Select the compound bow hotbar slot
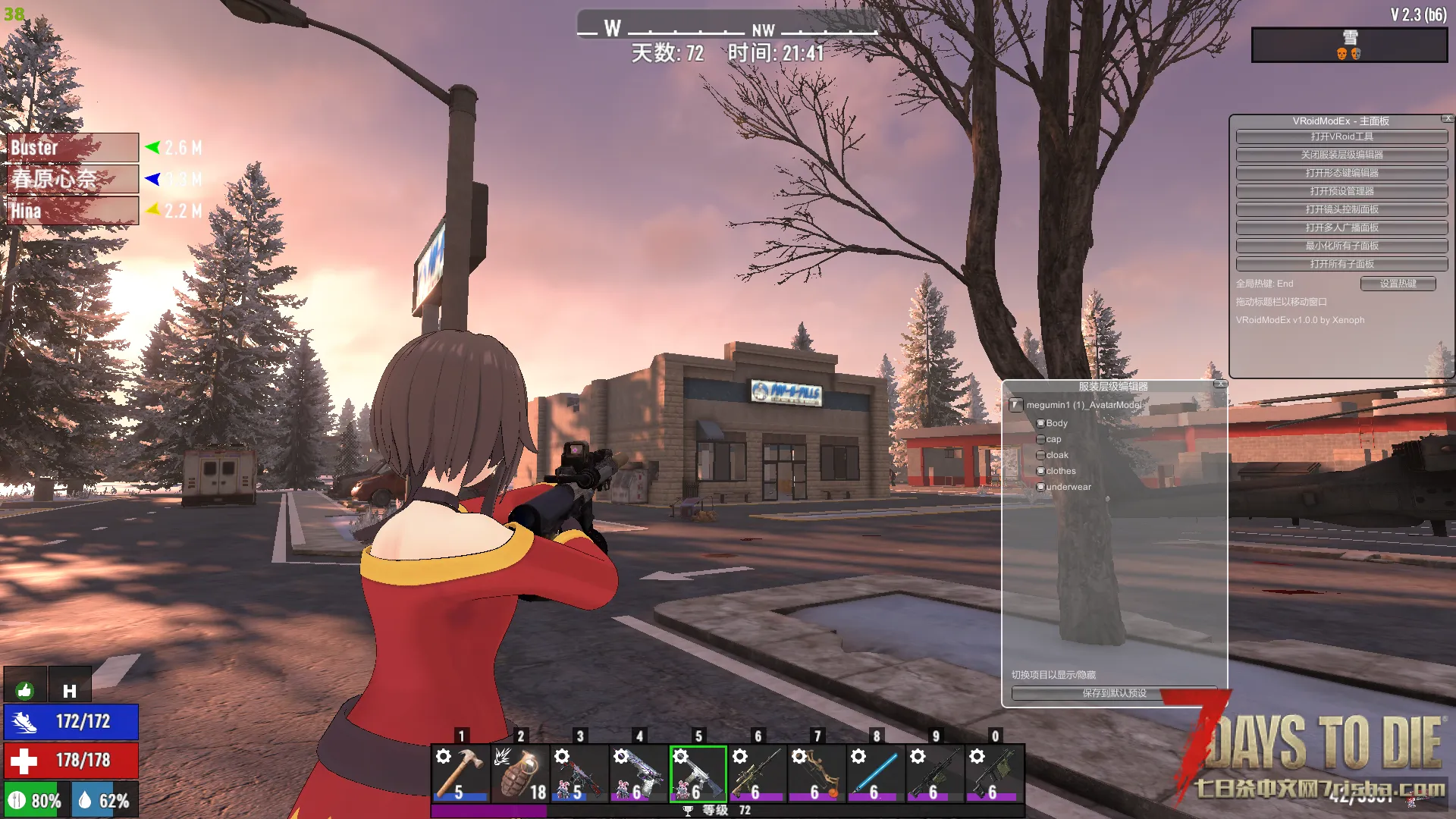The height and width of the screenshot is (819, 1456). 817,773
